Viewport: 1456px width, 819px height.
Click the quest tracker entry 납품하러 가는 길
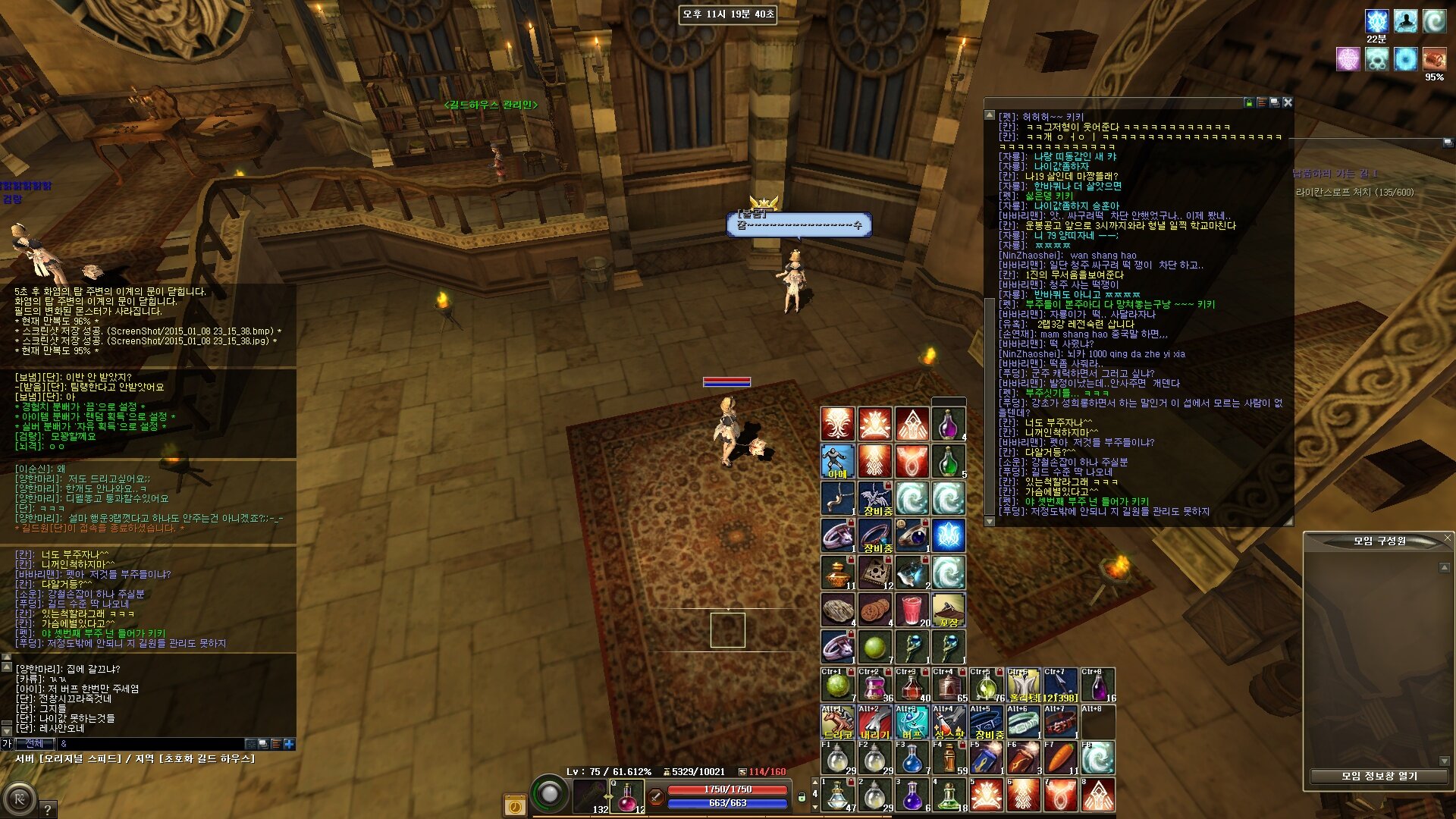[x=1335, y=174]
